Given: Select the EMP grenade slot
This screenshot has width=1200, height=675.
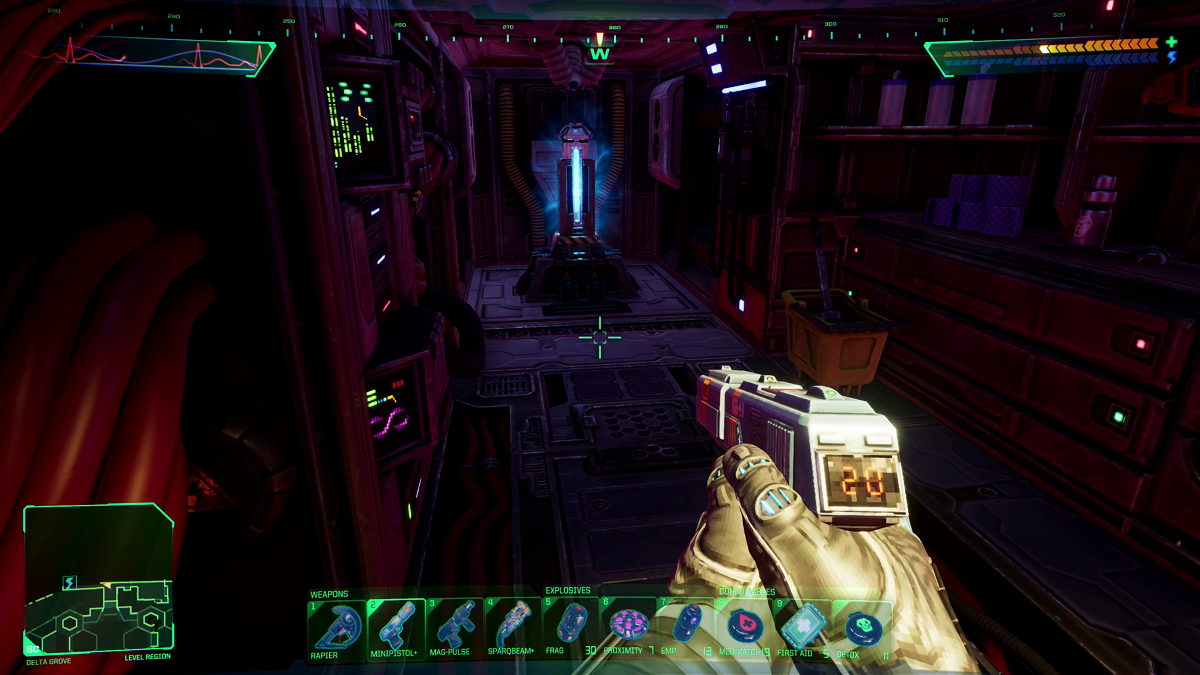Looking at the screenshot, I should click(x=686, y=627).
